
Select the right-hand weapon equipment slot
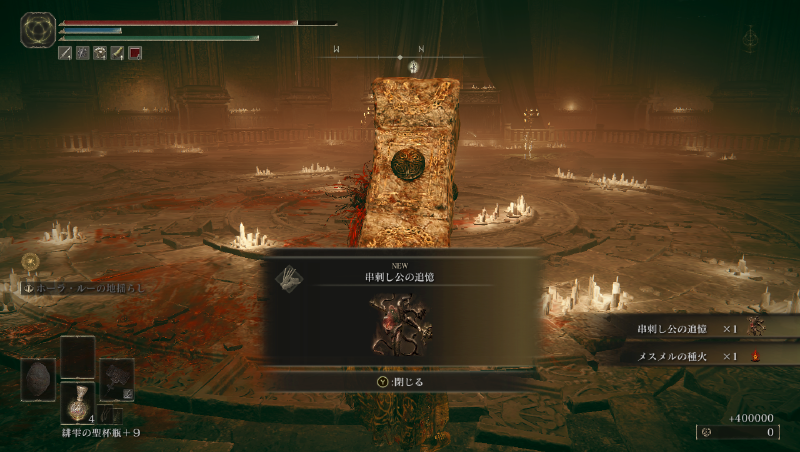116,379
